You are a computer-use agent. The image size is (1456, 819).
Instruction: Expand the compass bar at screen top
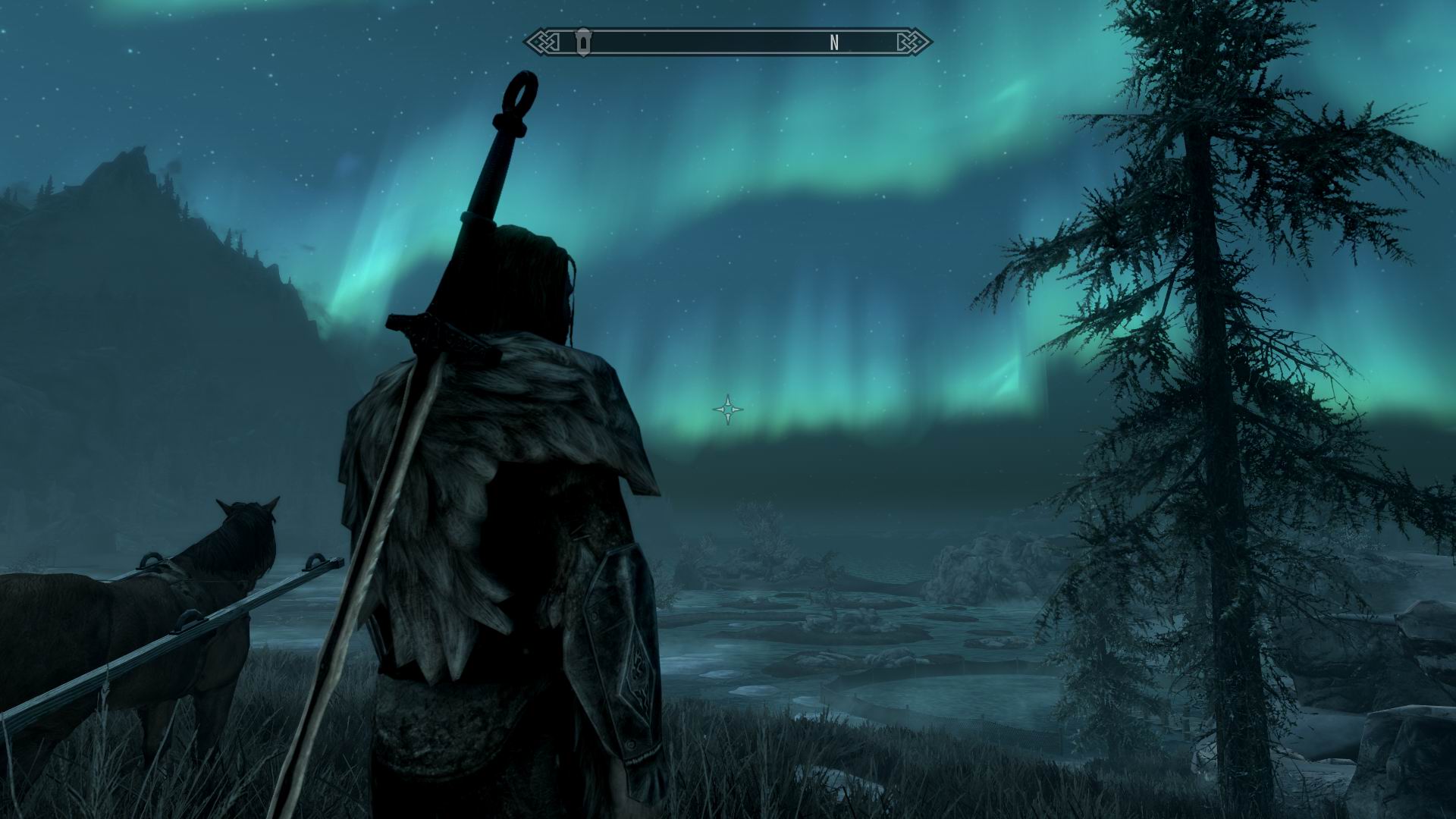point(728,42)
